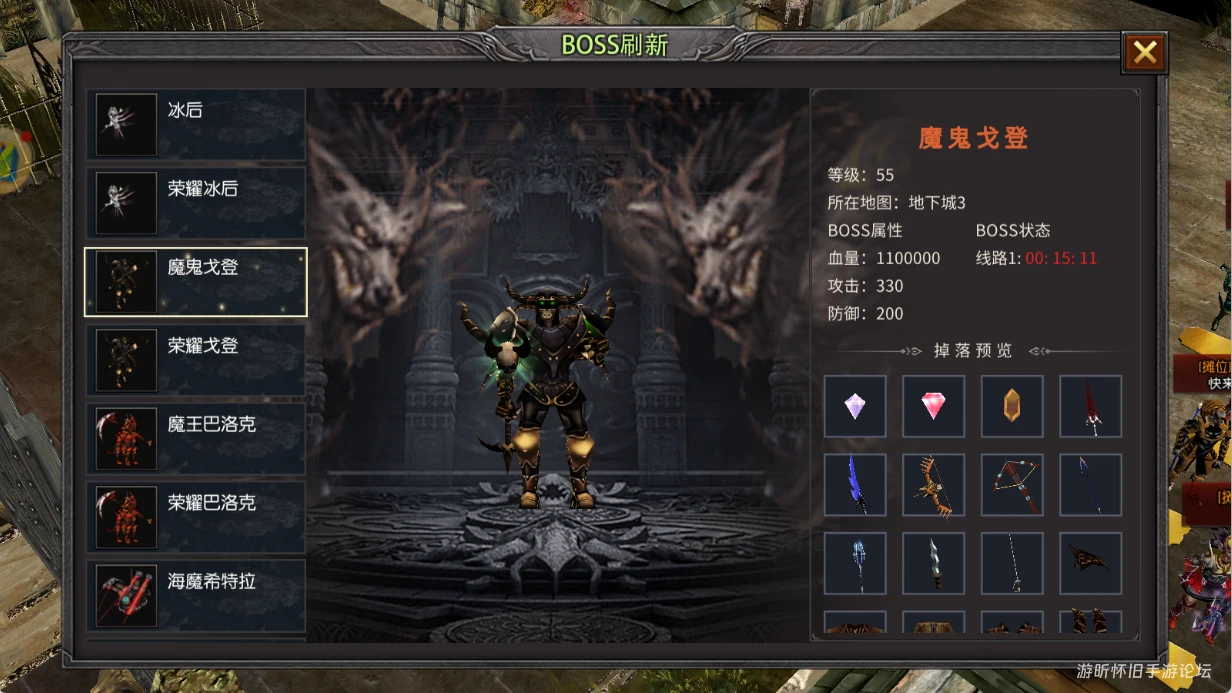Select the red crossbow drop slot

point(1012,485)
